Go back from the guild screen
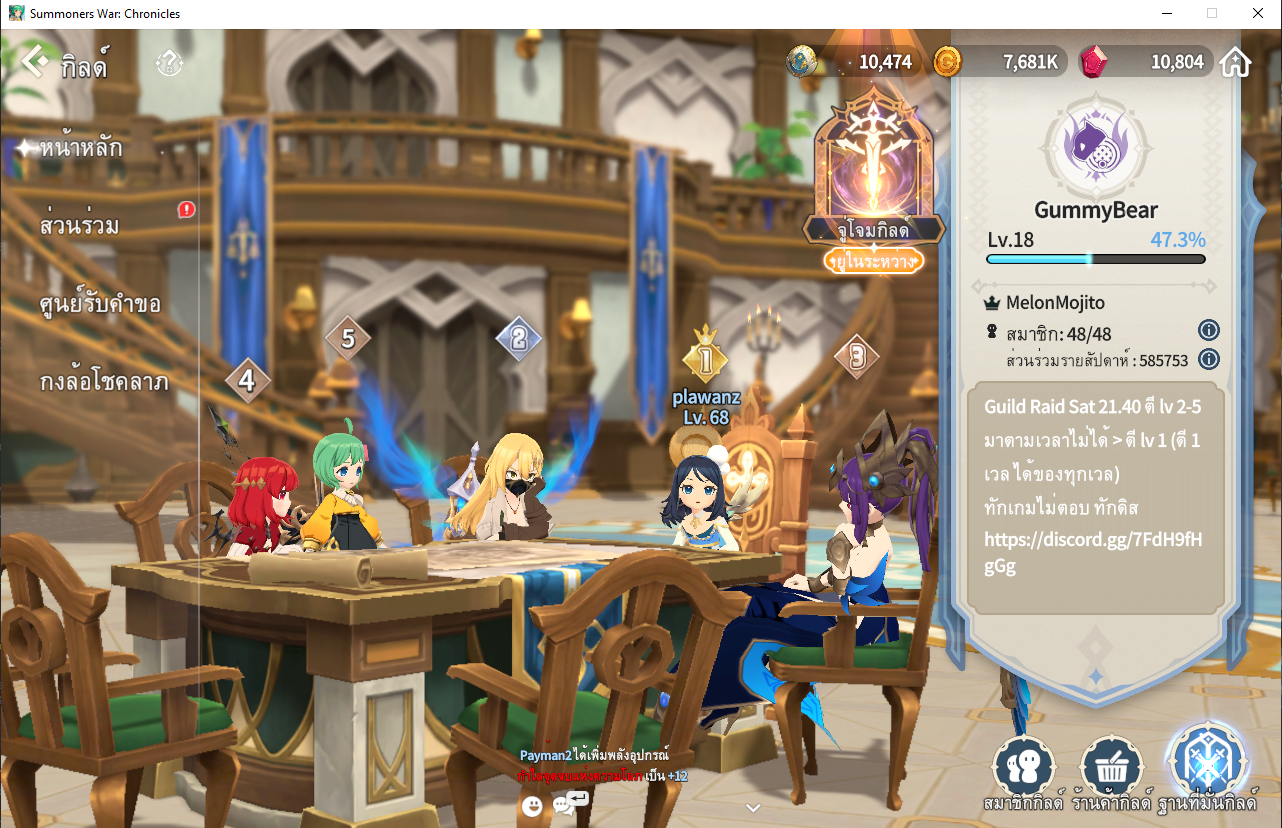The width and height of the screenshot is (1282, 828). [x=35, y=62]
